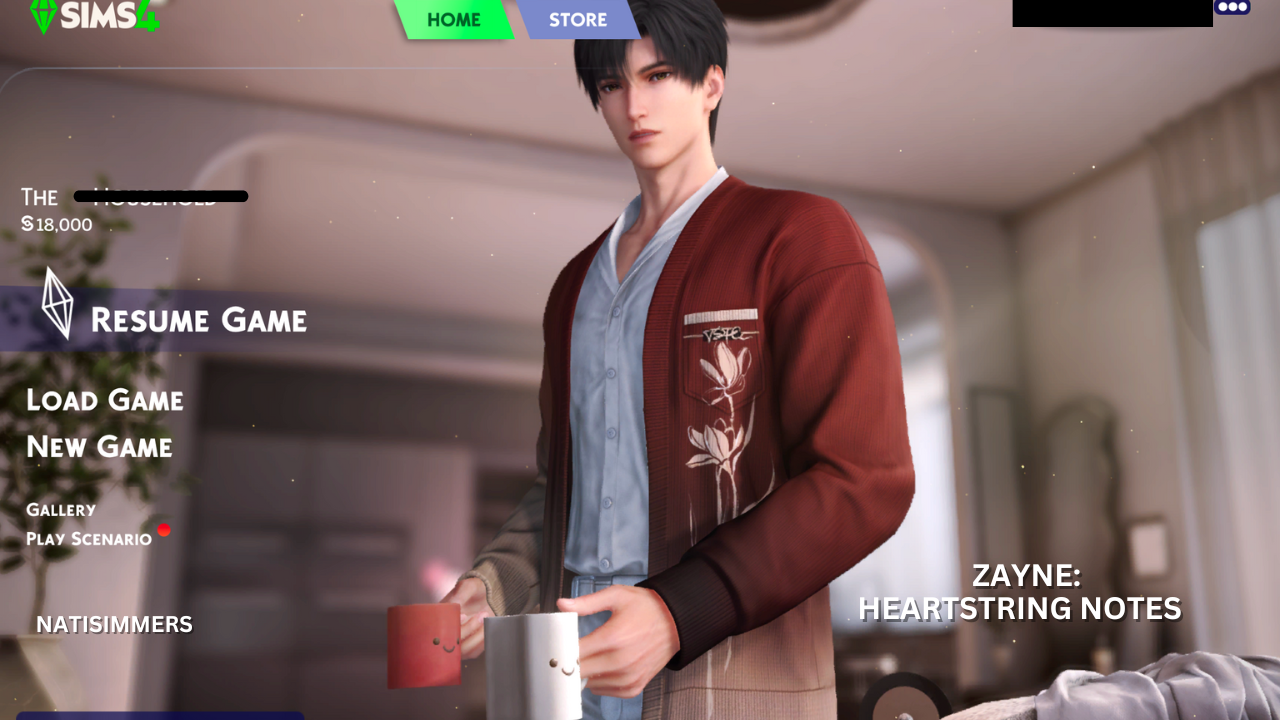Screen dimensions: 1280x720
Task: Click the red notification dot on Play Scenario
Action: 165,530
